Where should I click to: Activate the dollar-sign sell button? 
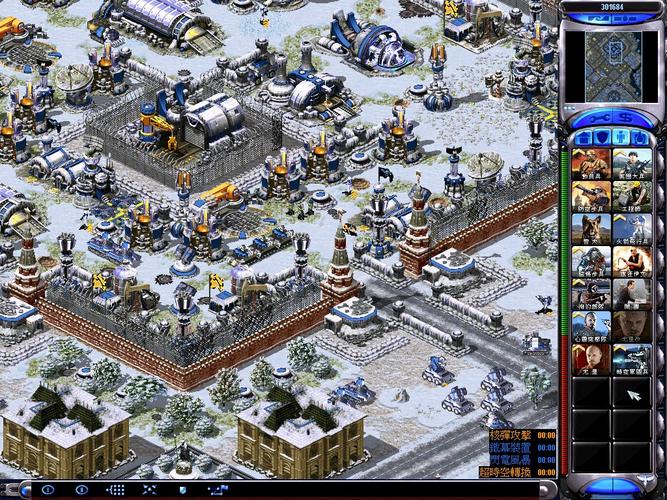point(625,117)
